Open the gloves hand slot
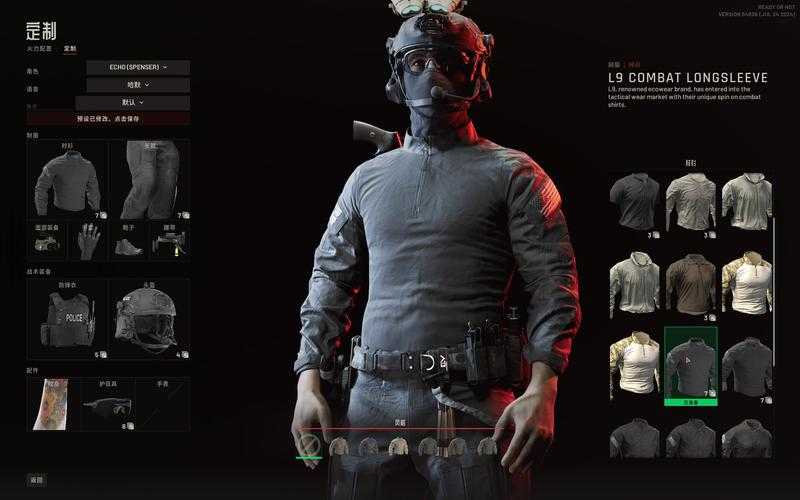The image size is (800, 500). pyautogui.click(x=89, y=241)
